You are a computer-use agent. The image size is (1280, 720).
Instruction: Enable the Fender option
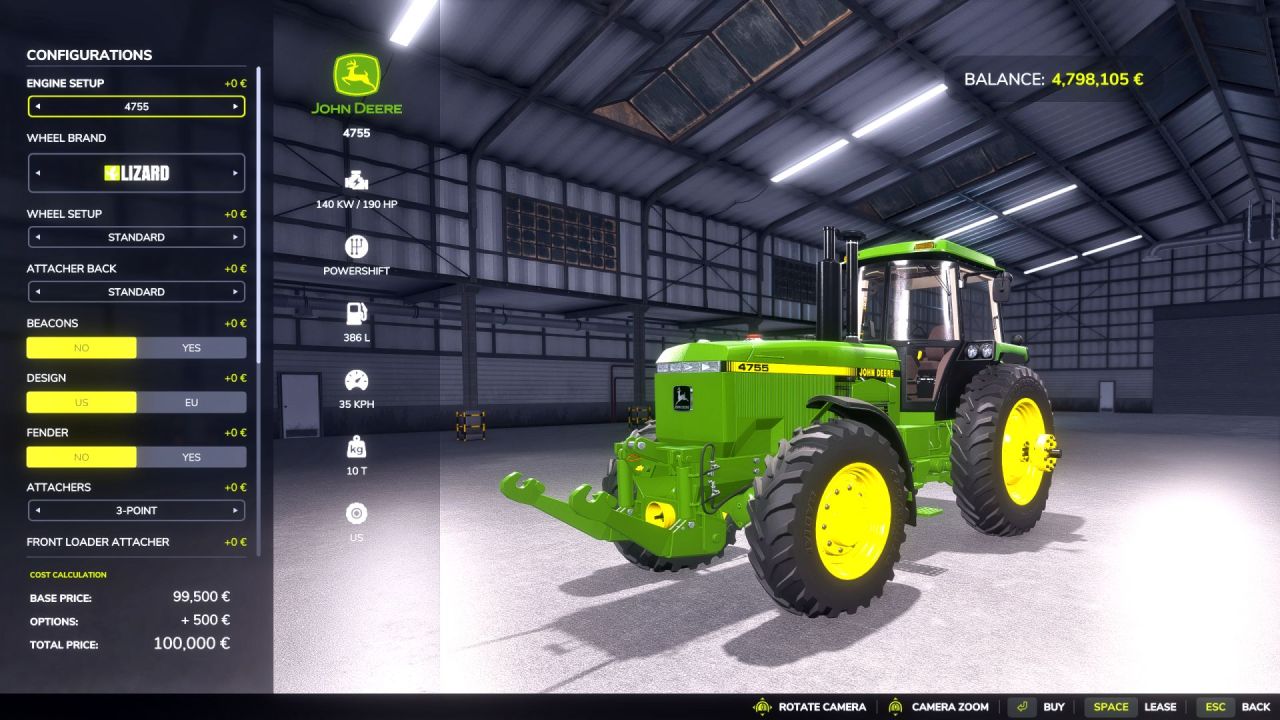[191, 457]
